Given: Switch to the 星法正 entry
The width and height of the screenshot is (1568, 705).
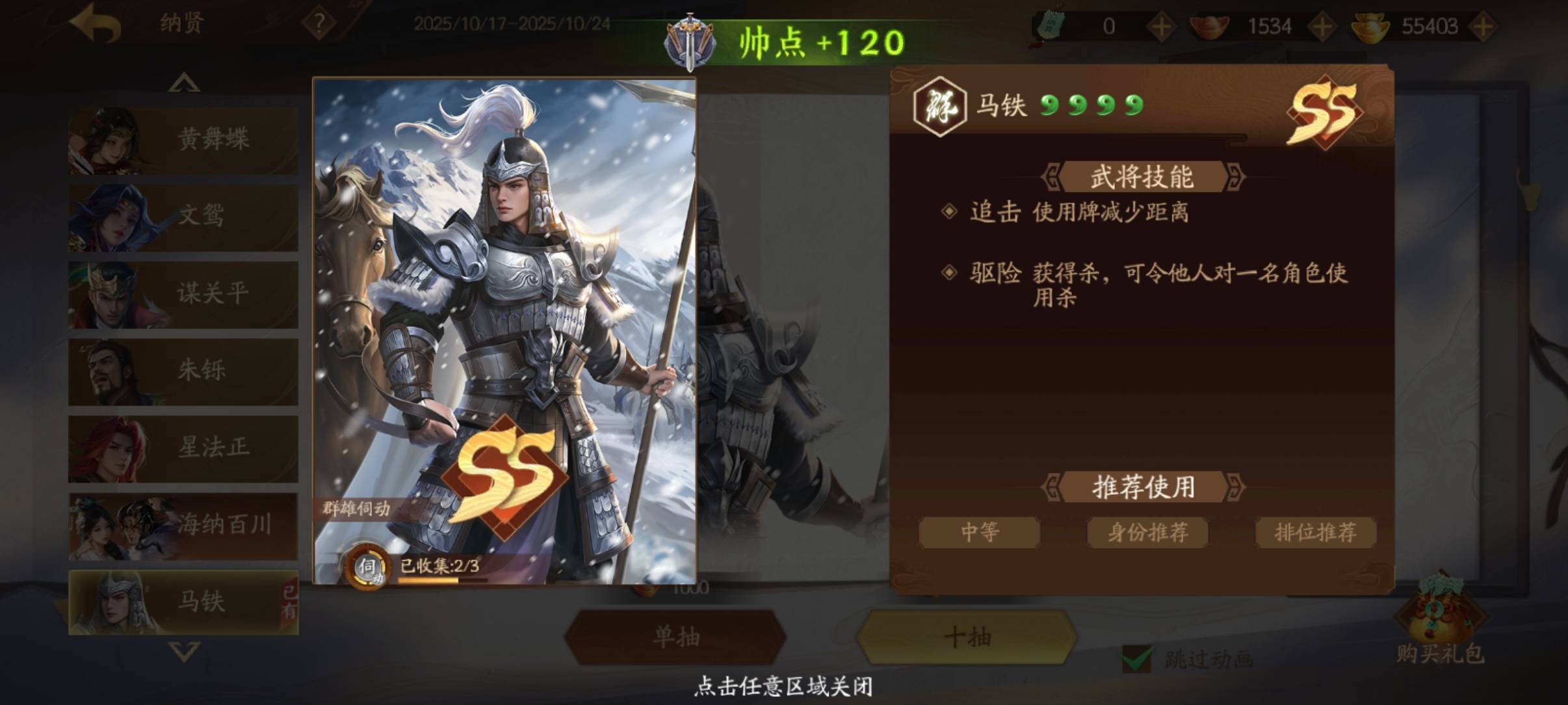Looking at the screenshot, I should [183, 448].
